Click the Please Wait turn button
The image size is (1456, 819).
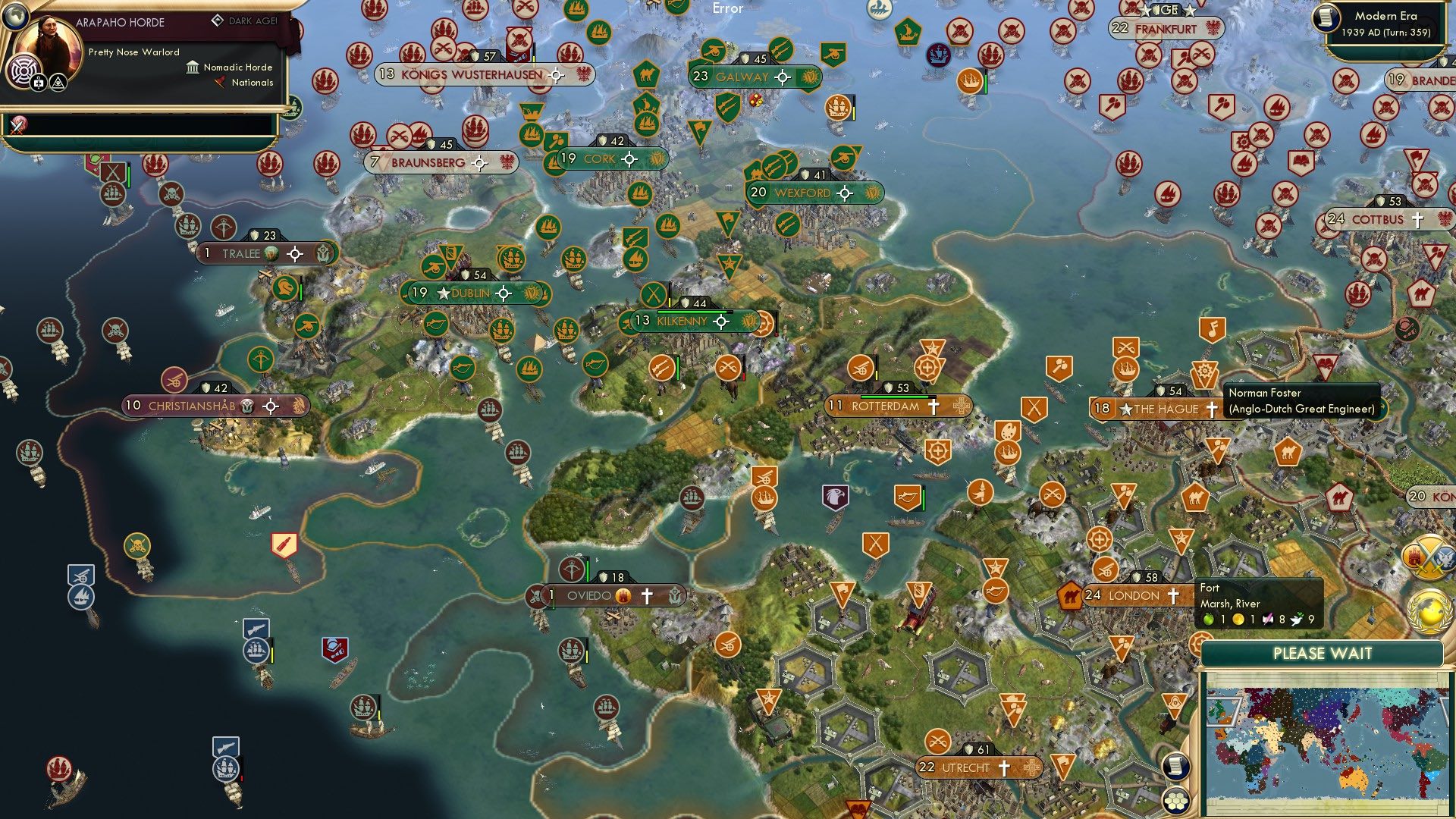pyautogui.click(x=1322, y=654)
